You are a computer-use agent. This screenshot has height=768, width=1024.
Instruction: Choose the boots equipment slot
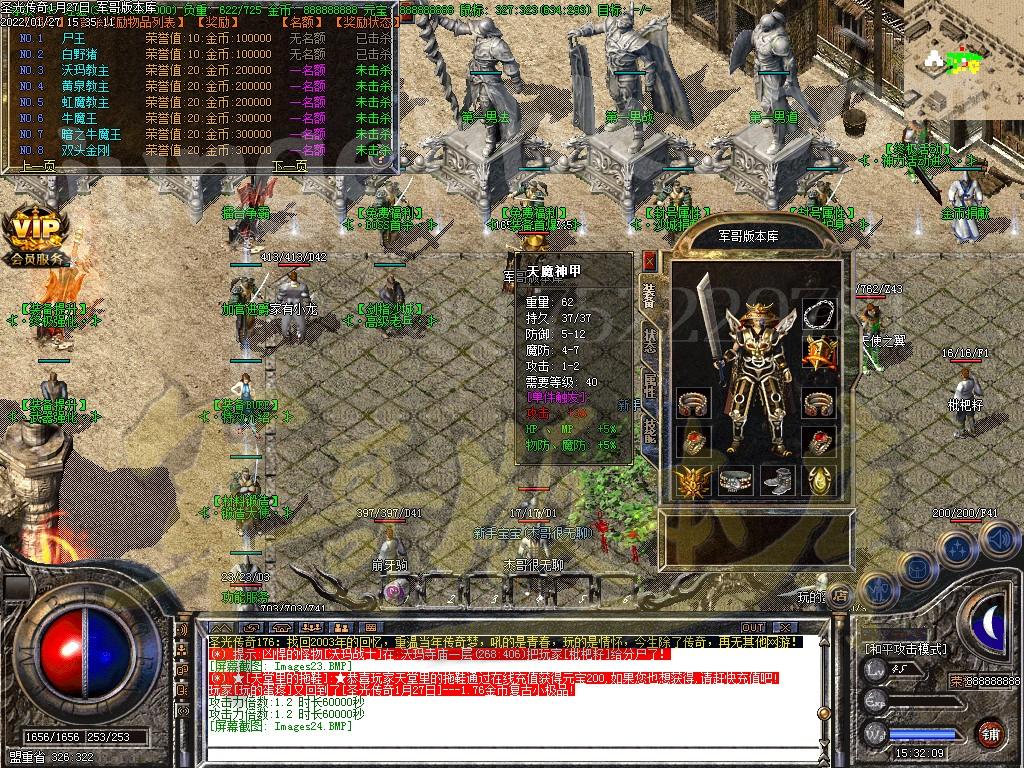coord(777,481)
